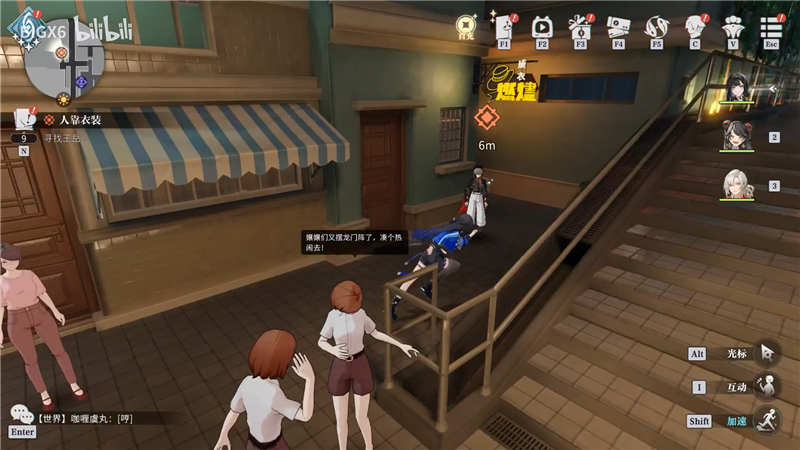Image resolution: width=800 pixels, height=450 pixels.
Task: Switch to the twin-bun character in slot 2
Action: (738, 136)
